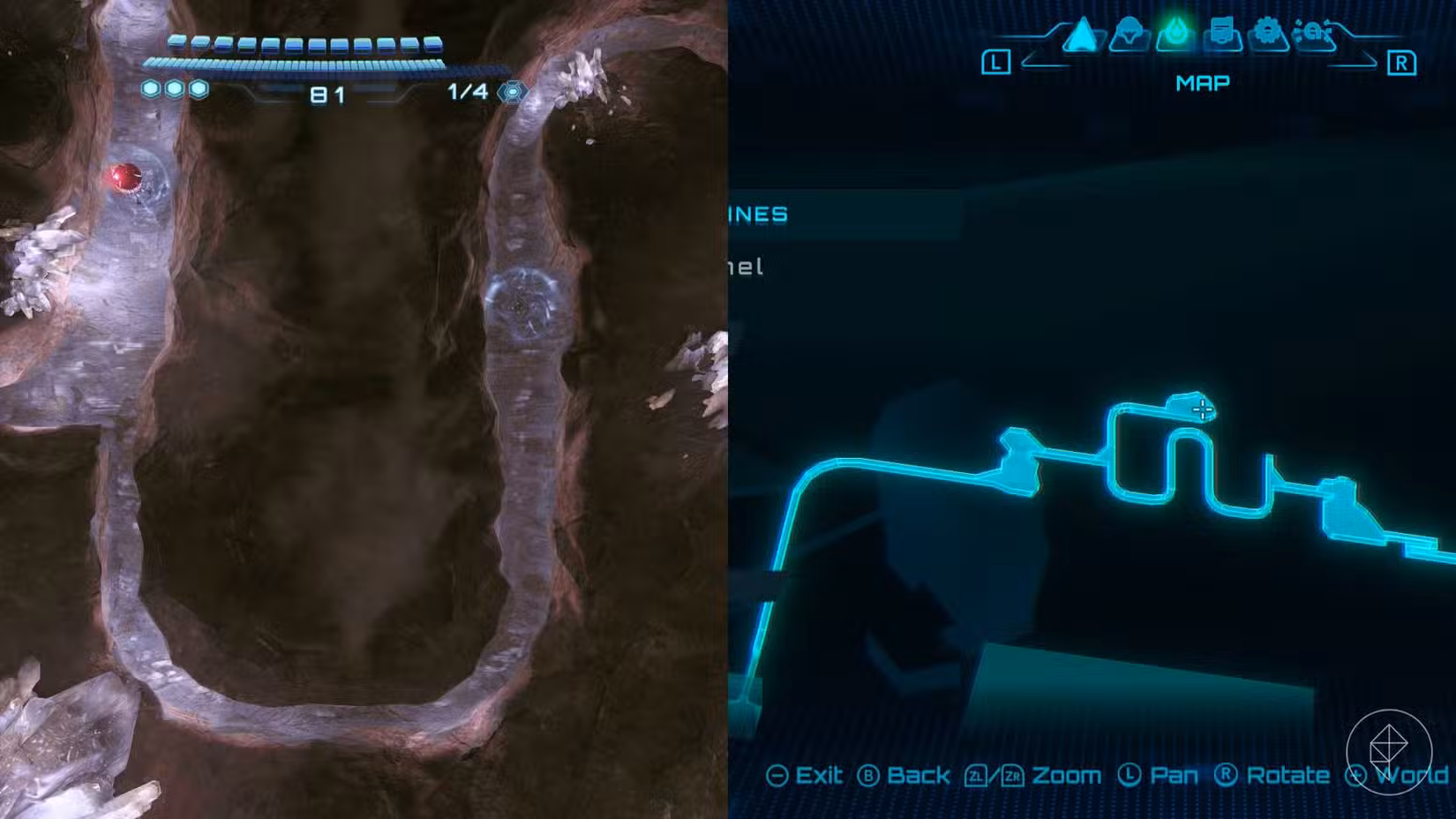Click the hexagonal Energy Tank icons on the HUD
Screen dimensions: 1456x819
(x=175, y=88)
